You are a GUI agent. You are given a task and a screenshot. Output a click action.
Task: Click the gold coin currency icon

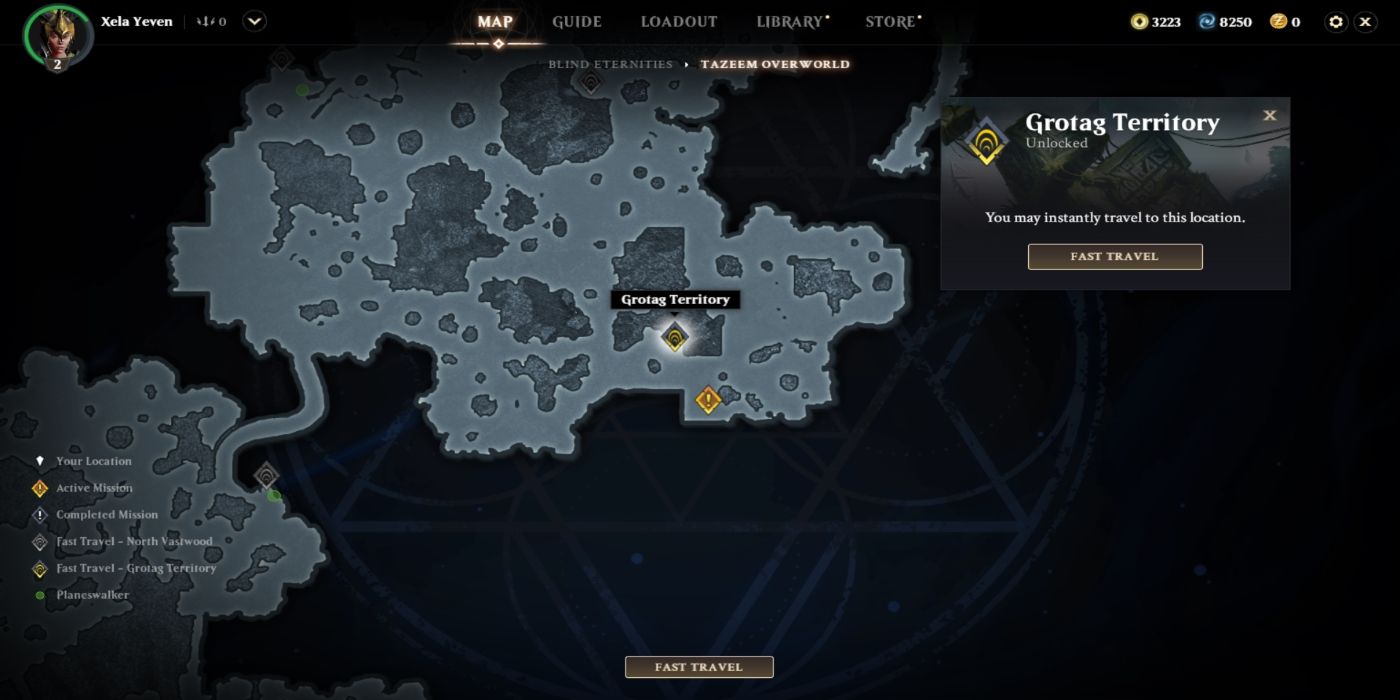click(x=1139, y=22)
